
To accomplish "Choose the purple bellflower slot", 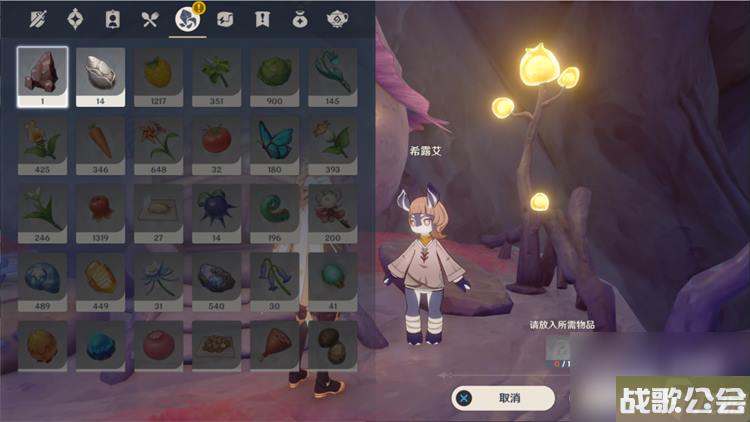I will pos(275,277).
